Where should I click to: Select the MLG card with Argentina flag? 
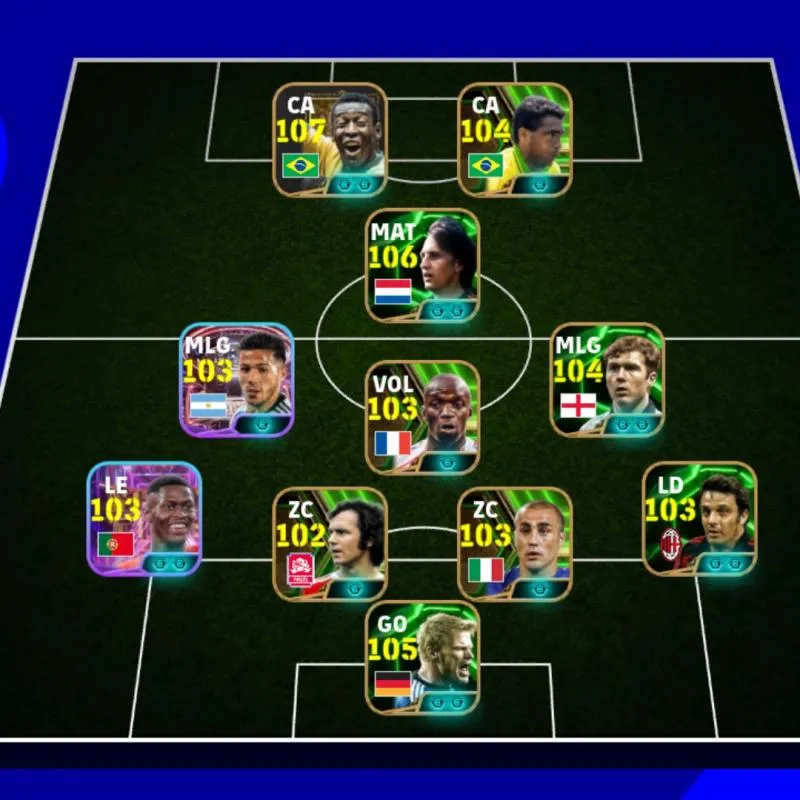[237, 380]
